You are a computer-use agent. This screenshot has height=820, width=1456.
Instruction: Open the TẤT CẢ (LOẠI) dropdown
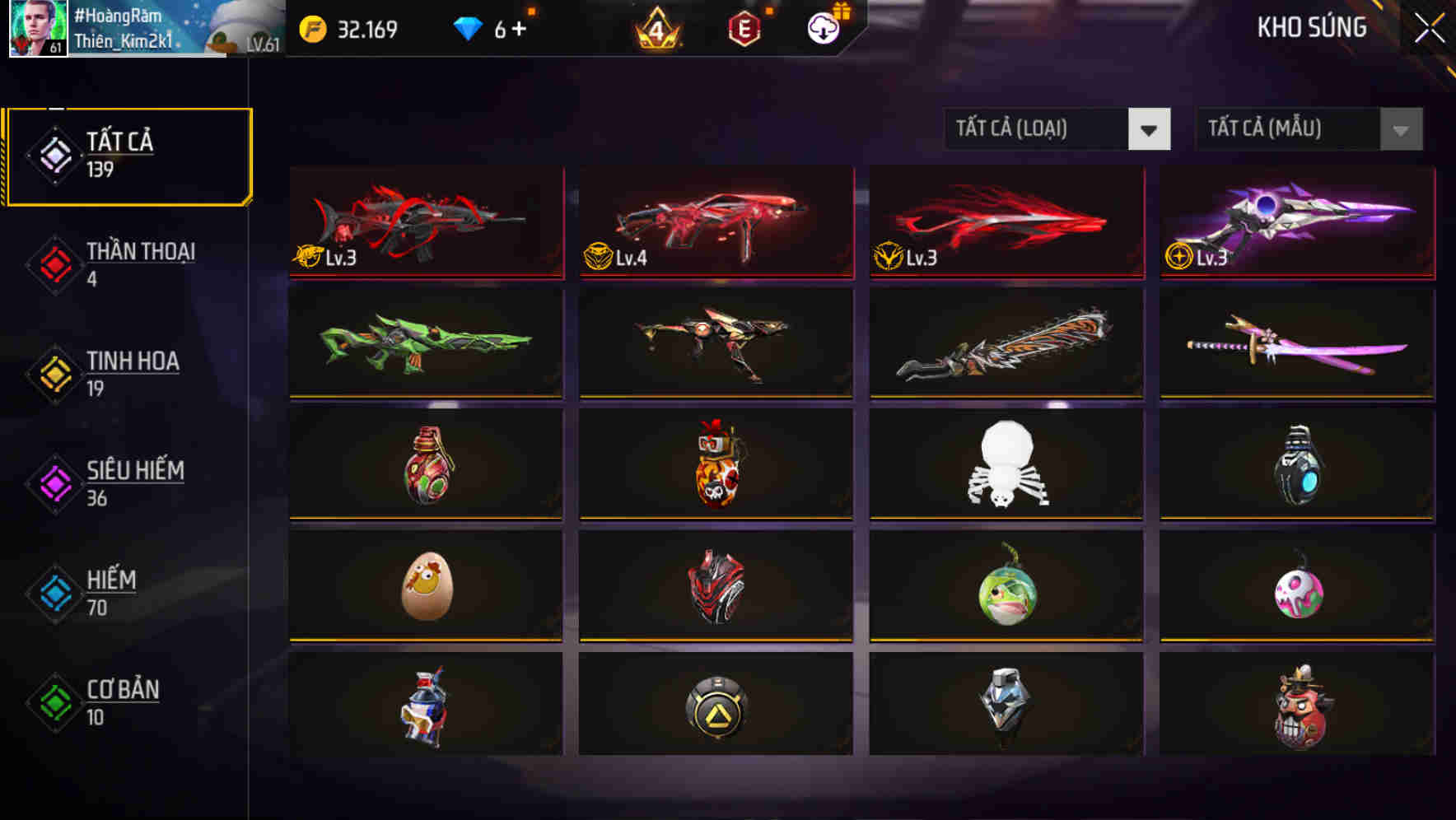[1038, 129]
